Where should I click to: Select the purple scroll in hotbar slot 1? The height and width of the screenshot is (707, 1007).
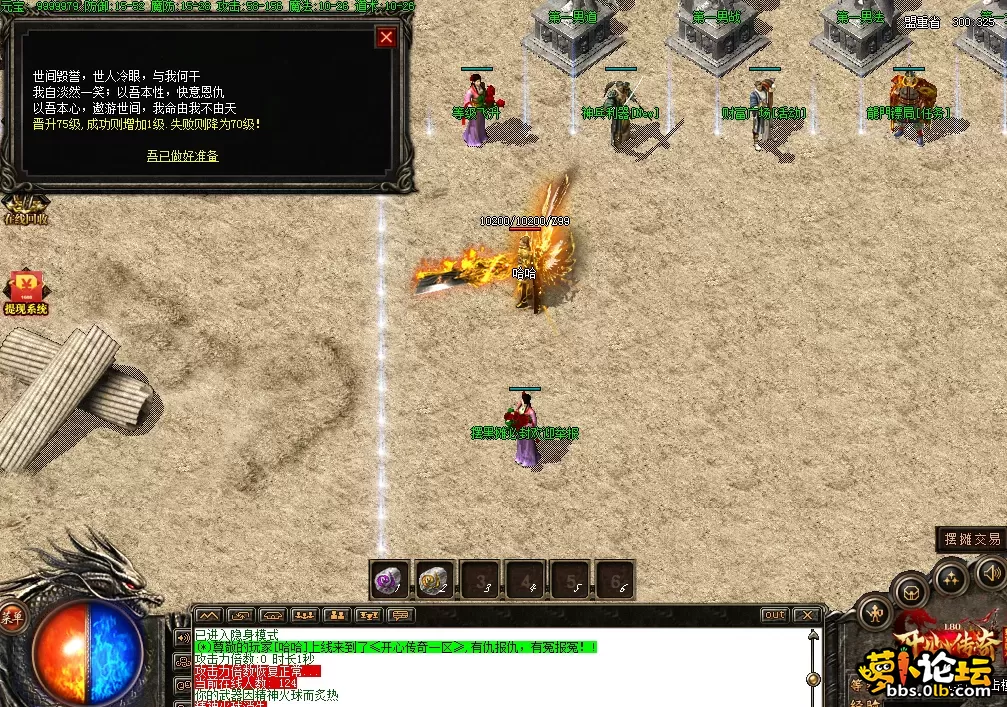coord(390,579)
